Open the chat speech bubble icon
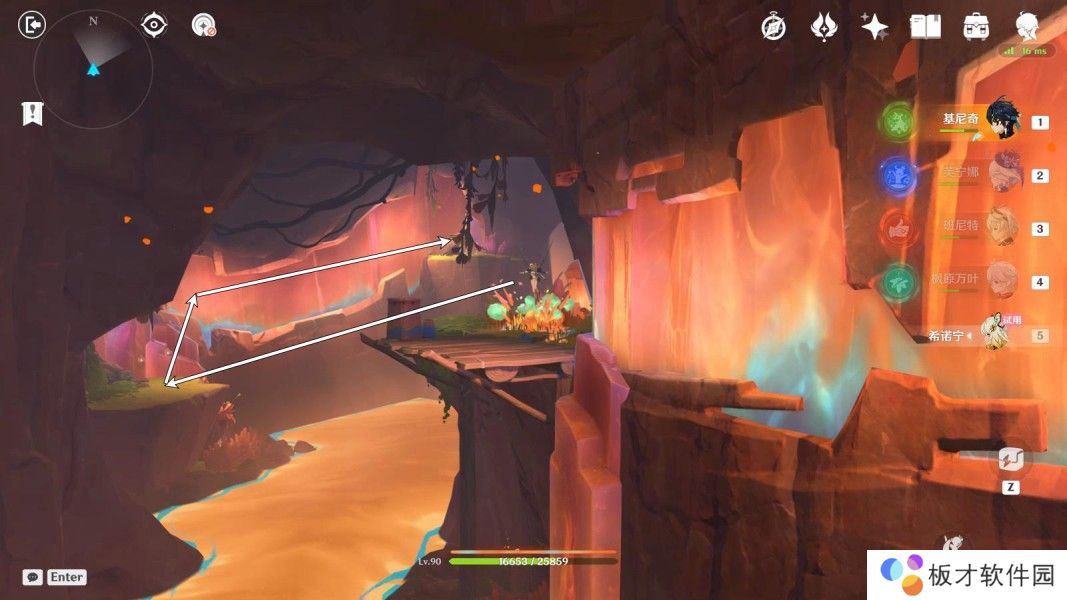Viewport: 1067px width, 600px height. tap(33, 577)
